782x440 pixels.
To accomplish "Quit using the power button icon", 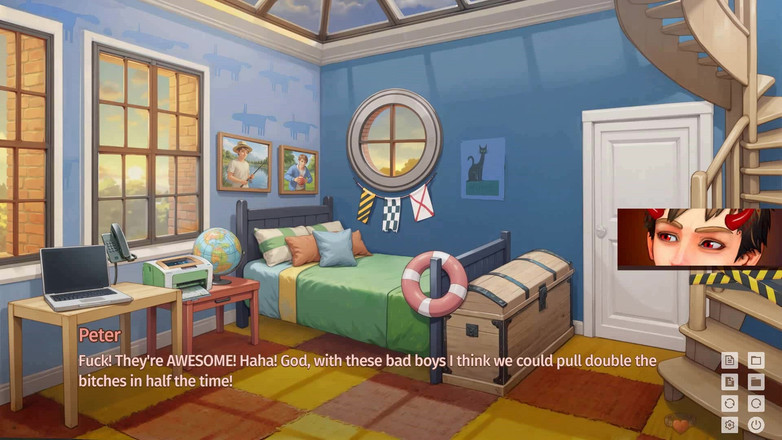I will pos(756,424).
